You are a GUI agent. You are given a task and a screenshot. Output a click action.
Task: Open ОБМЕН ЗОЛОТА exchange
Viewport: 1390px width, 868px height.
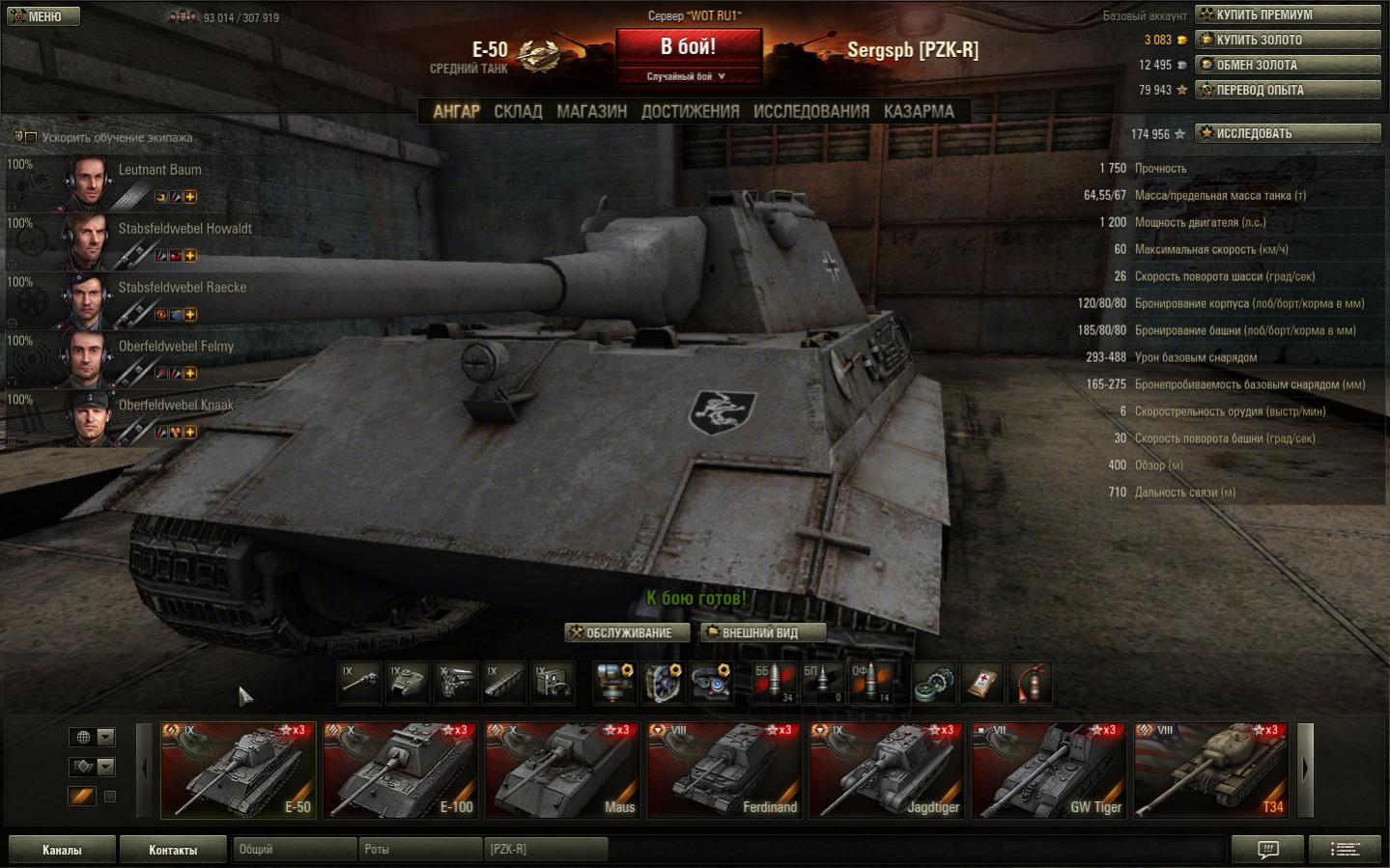pyautogui.click(x=1288, y=65)
